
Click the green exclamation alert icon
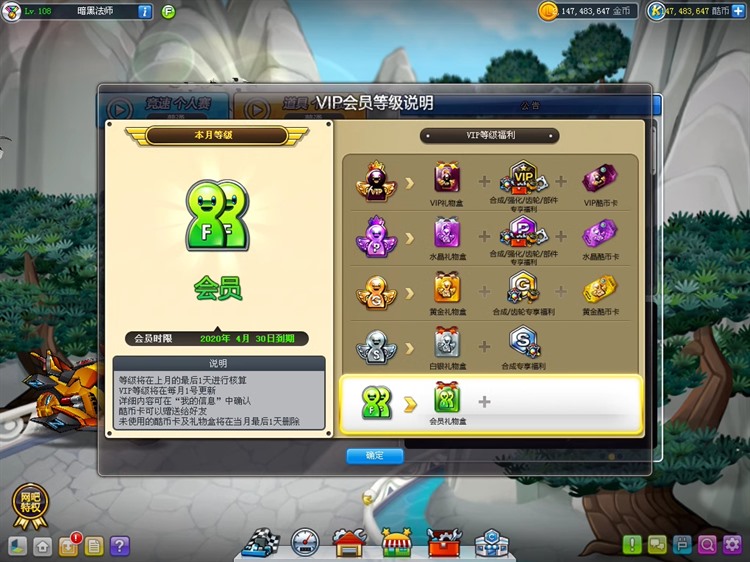pyautogui.click(x=632, y=545)
